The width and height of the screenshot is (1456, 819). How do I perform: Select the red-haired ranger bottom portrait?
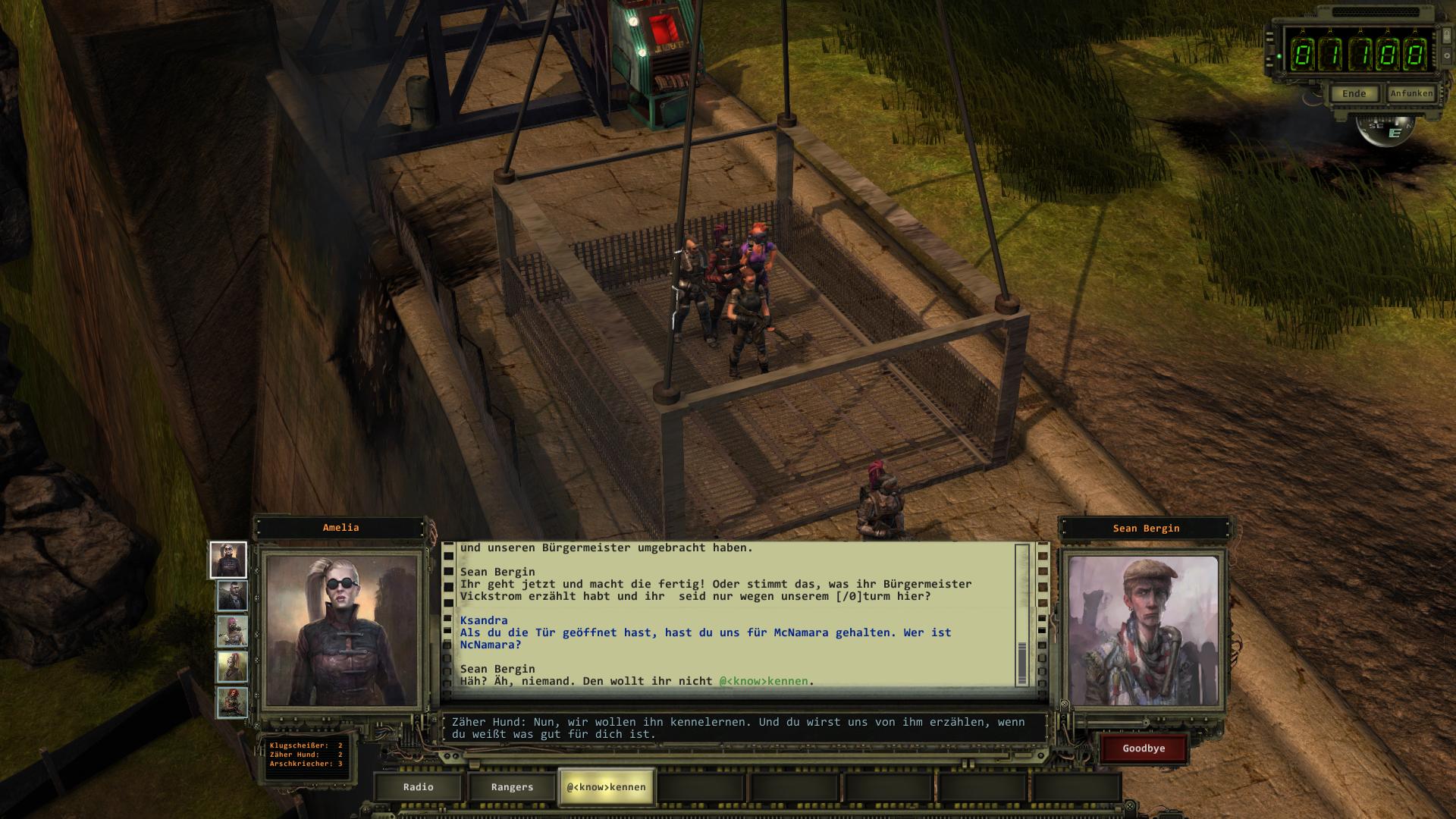(x=232, y=702)
